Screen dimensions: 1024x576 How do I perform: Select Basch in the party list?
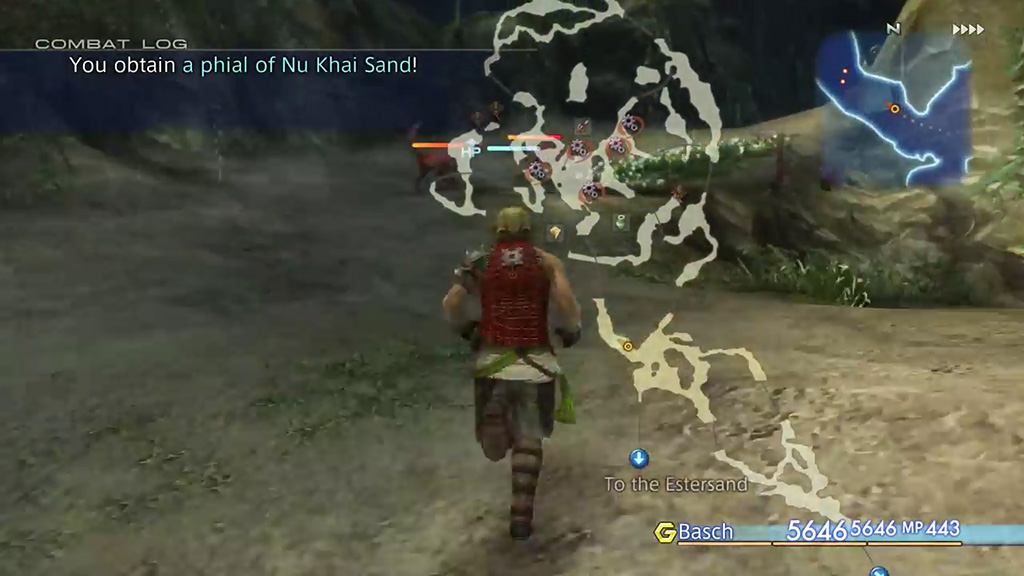pyautogui.click(x=705, y=532)
